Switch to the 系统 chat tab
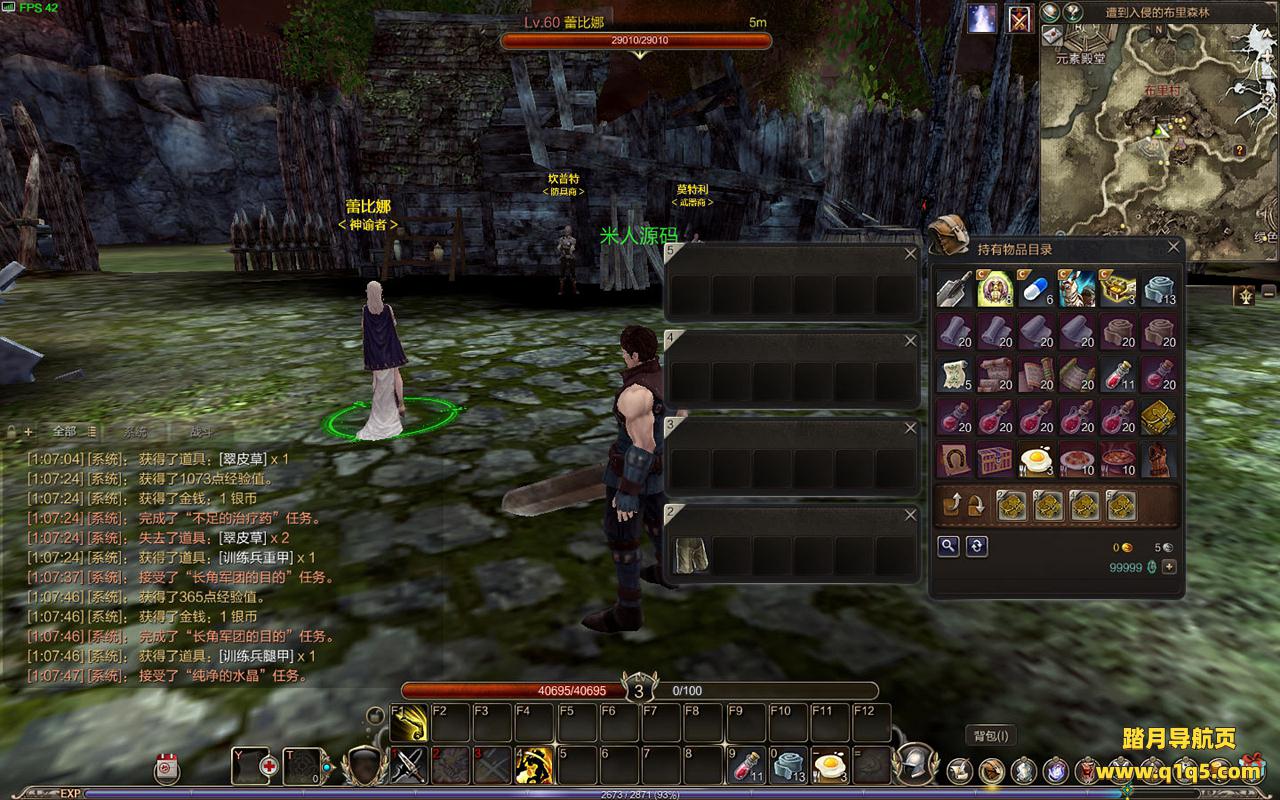The image size is (1280, 800). point(135,431)
